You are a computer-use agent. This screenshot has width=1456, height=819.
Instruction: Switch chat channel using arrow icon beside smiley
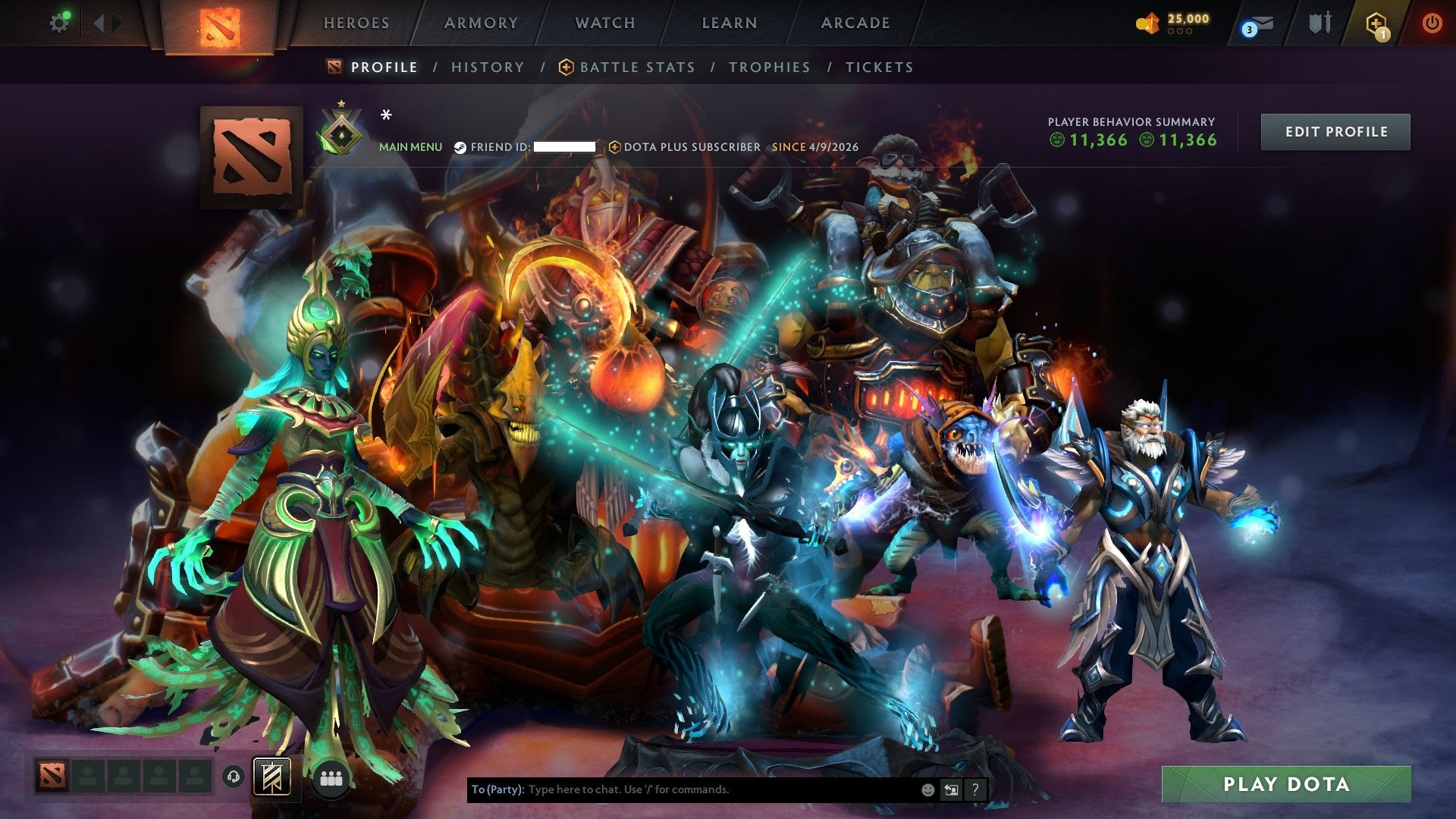click(x=950, y=789)
